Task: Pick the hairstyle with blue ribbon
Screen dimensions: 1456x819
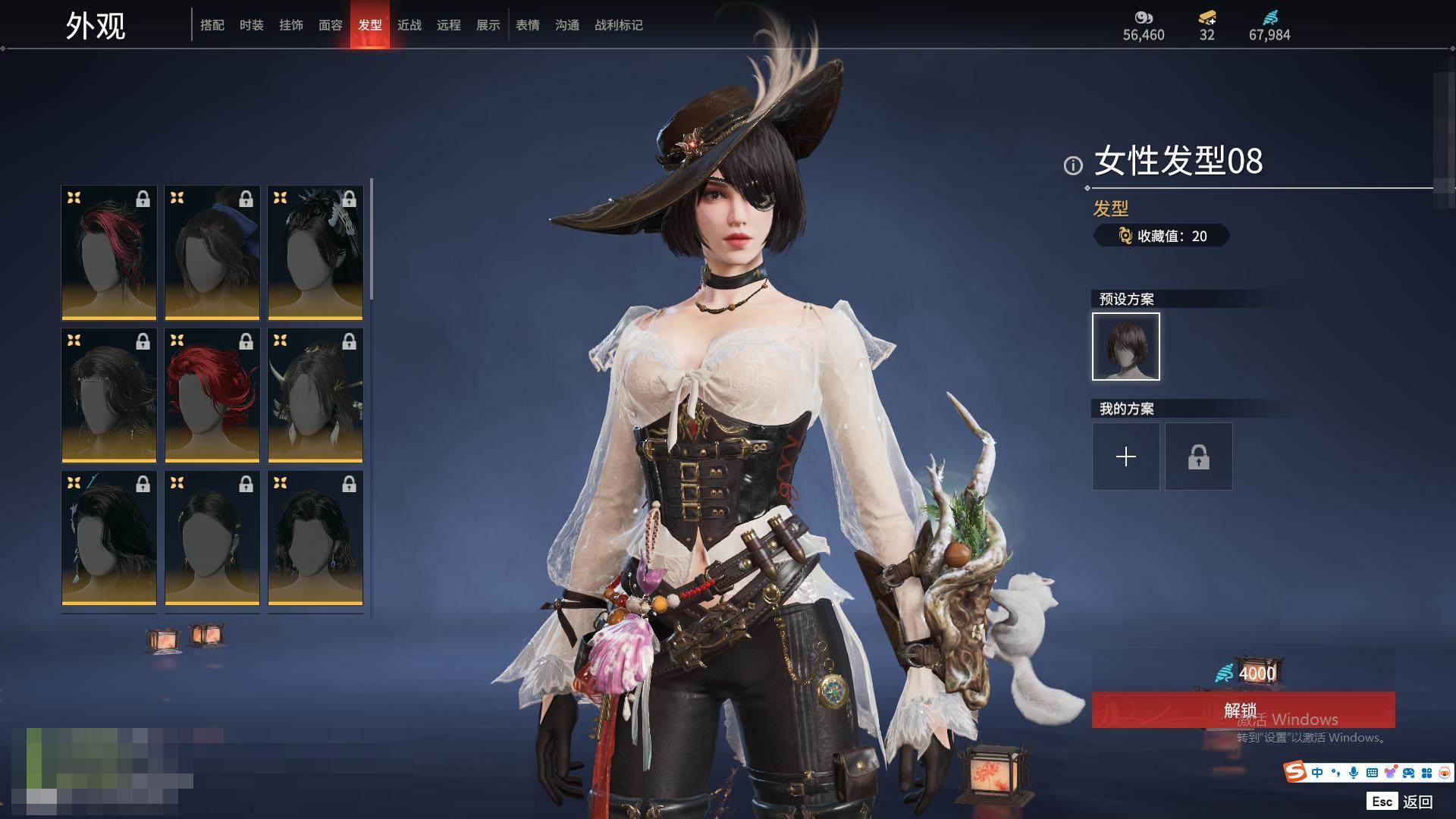Action: [x=212, y=253]
